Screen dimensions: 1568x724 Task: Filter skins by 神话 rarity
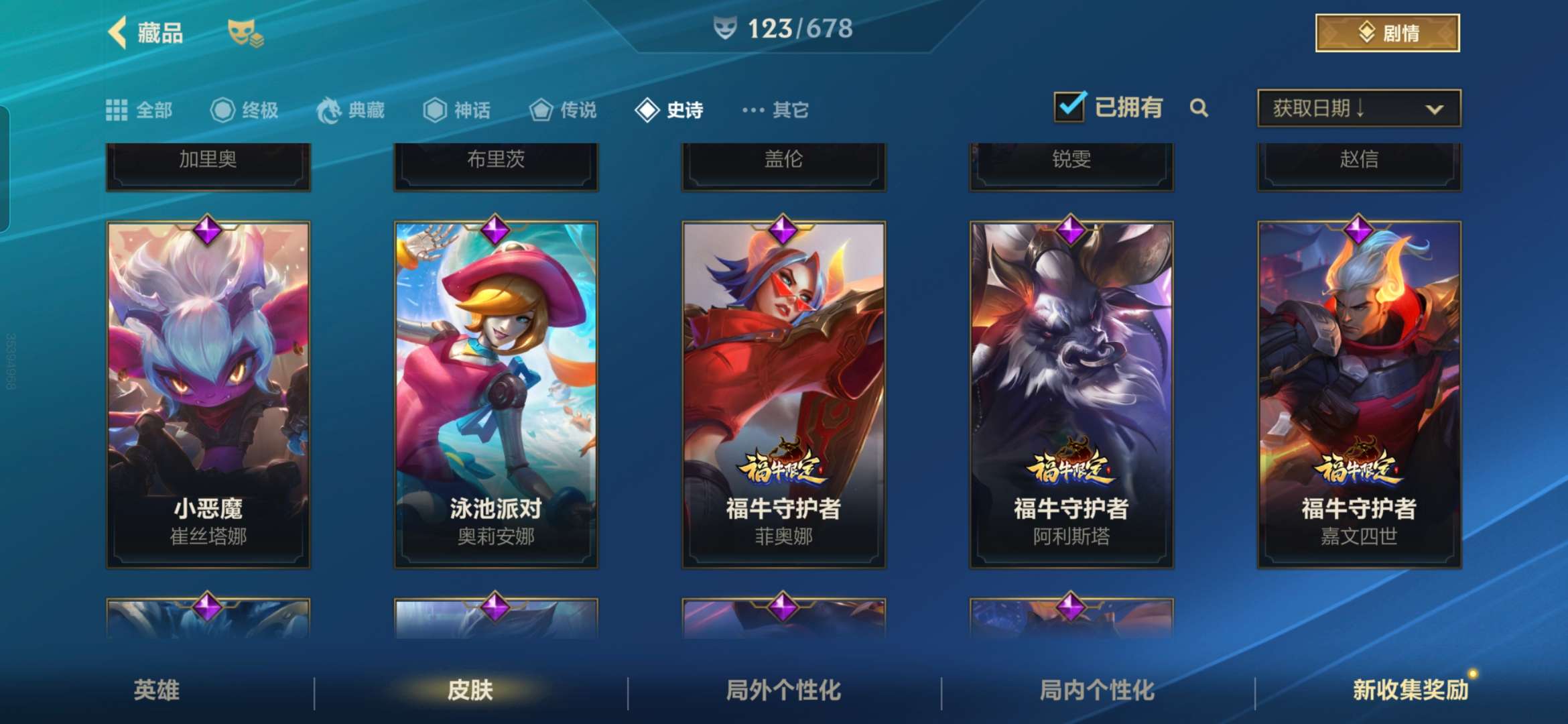tap(457, 110)
